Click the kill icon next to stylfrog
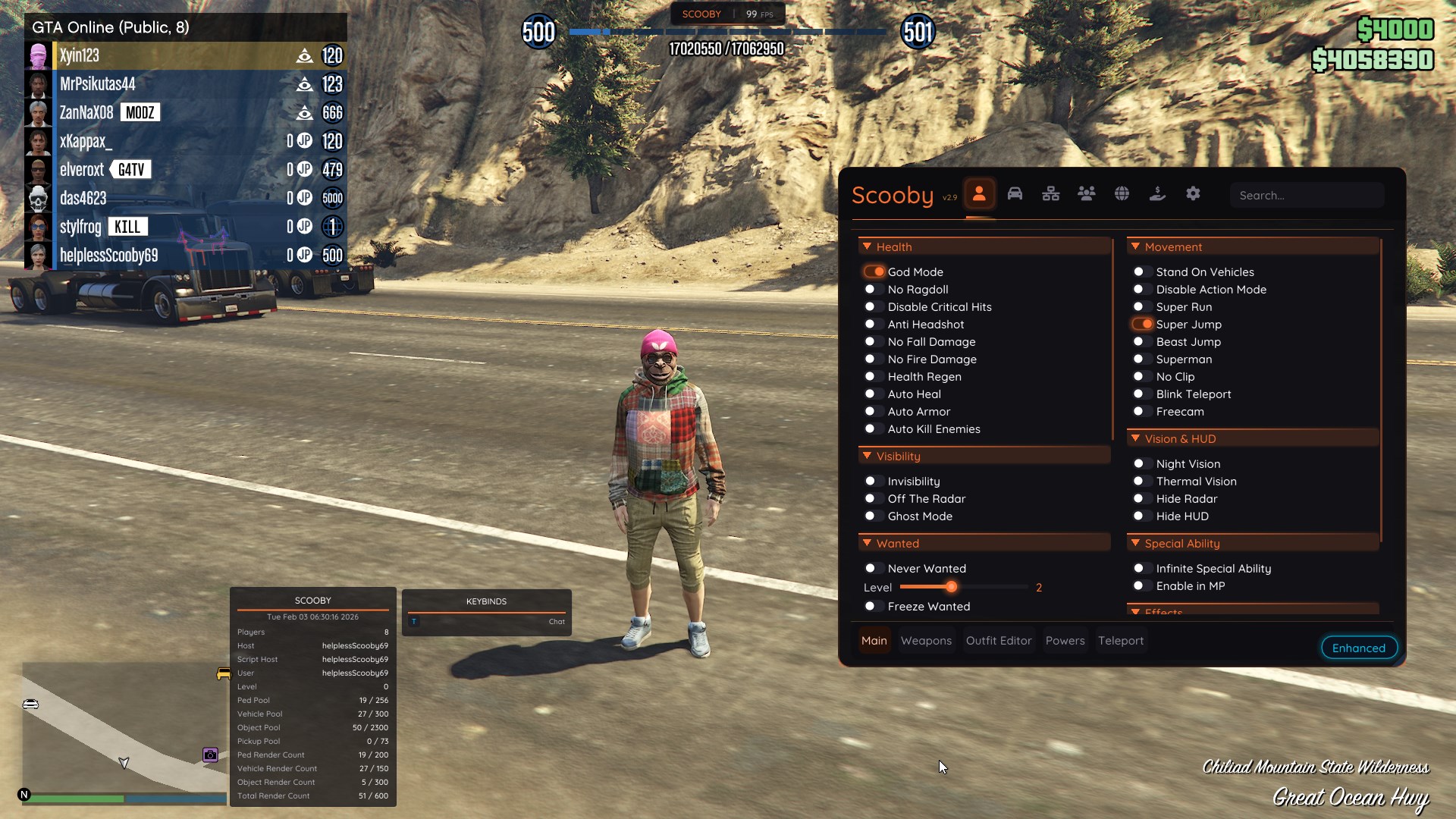This screenshot has height=819, width=1456. pyautogui.click(x=127, y=226)
